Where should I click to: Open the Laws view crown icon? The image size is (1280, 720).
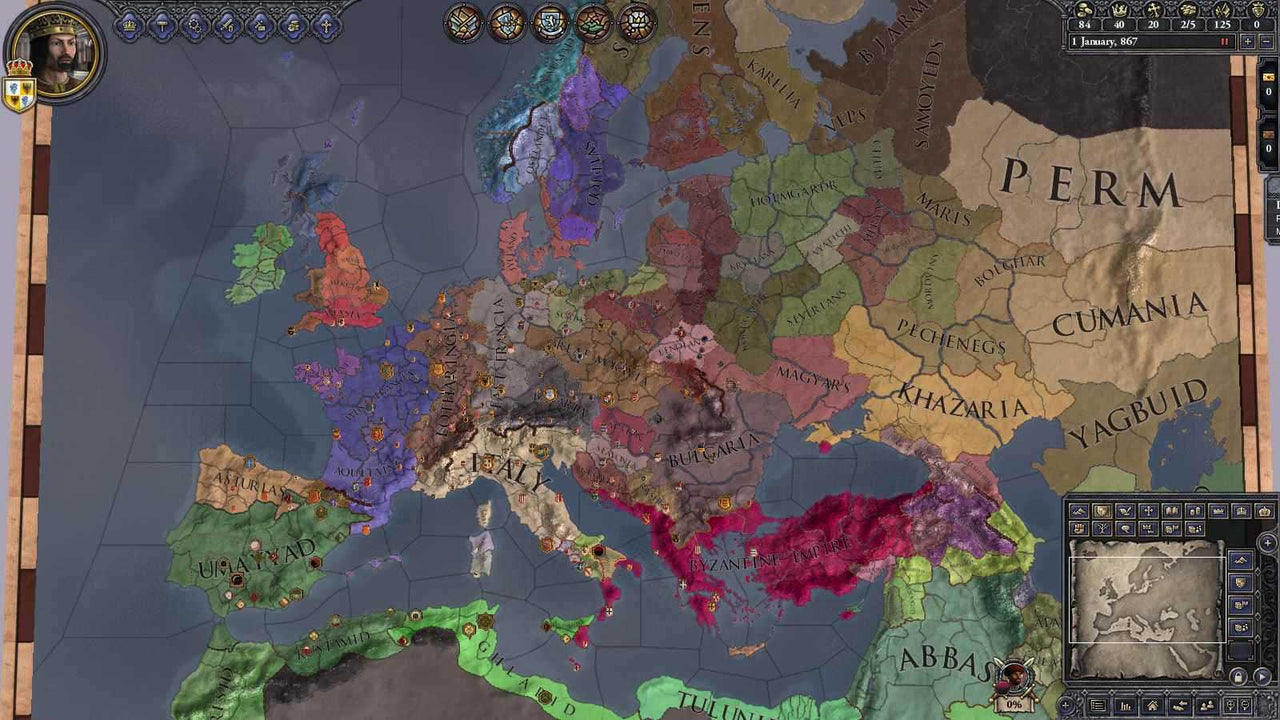[x=129, y=24]
